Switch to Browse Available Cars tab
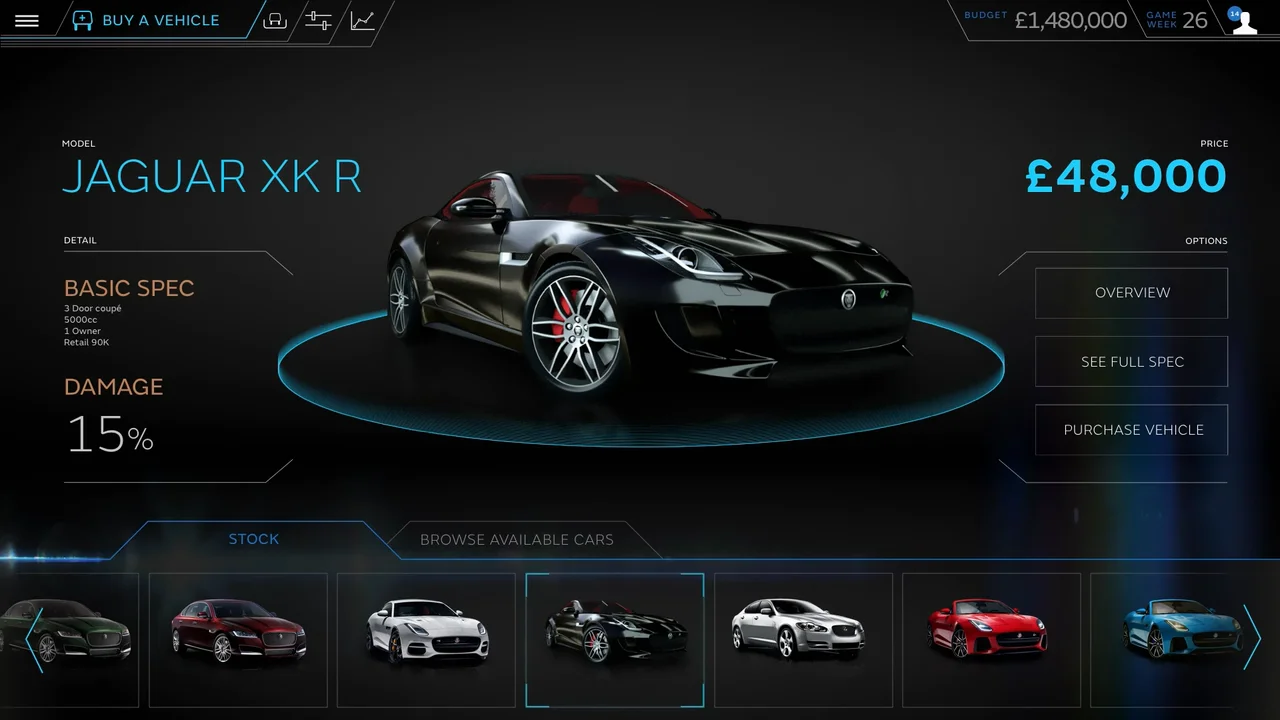The height and width of the screenshot is (720, 1280). tap(516, 540)
